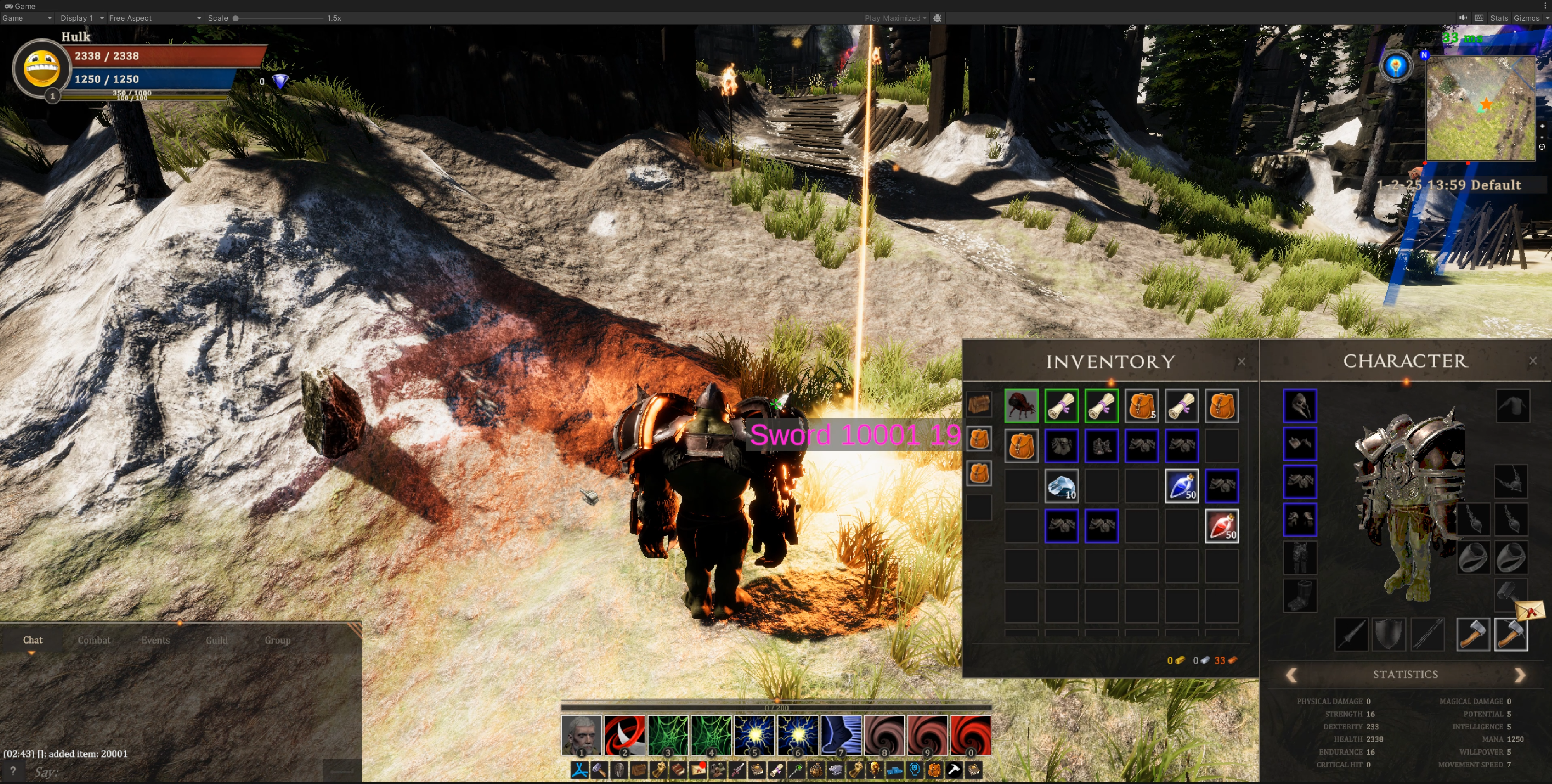Close the Inventory window
Screen dimensions: 1552x784
tap(1241, 361)
